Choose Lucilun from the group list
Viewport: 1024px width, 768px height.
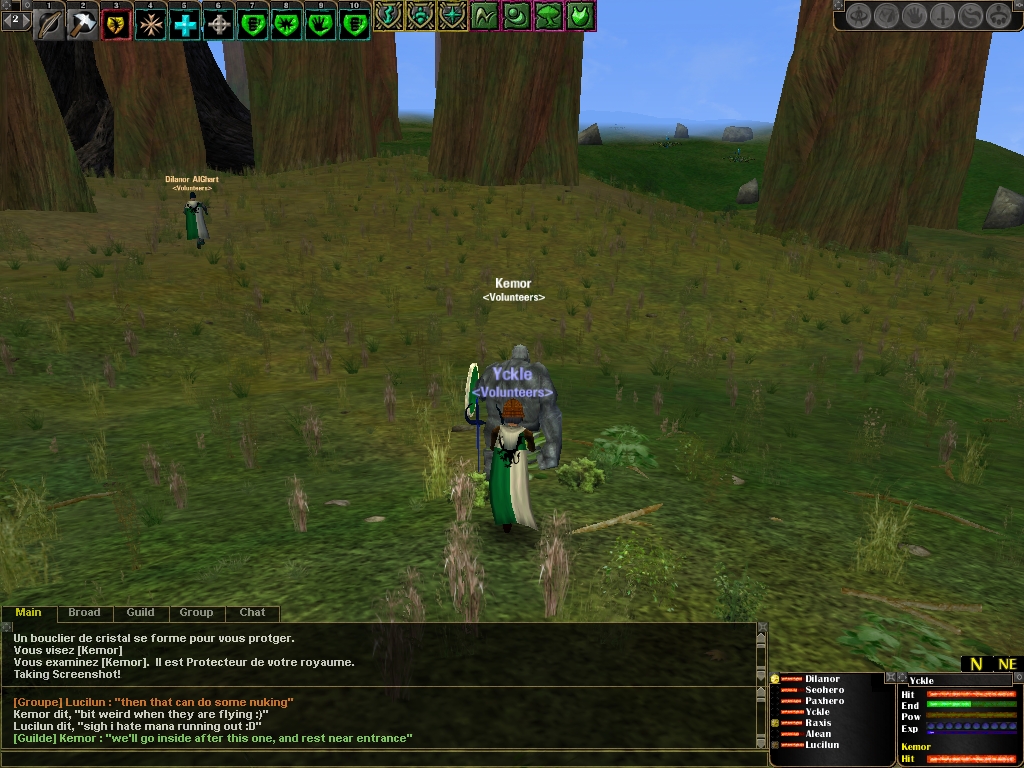click(x=822, y=745)
